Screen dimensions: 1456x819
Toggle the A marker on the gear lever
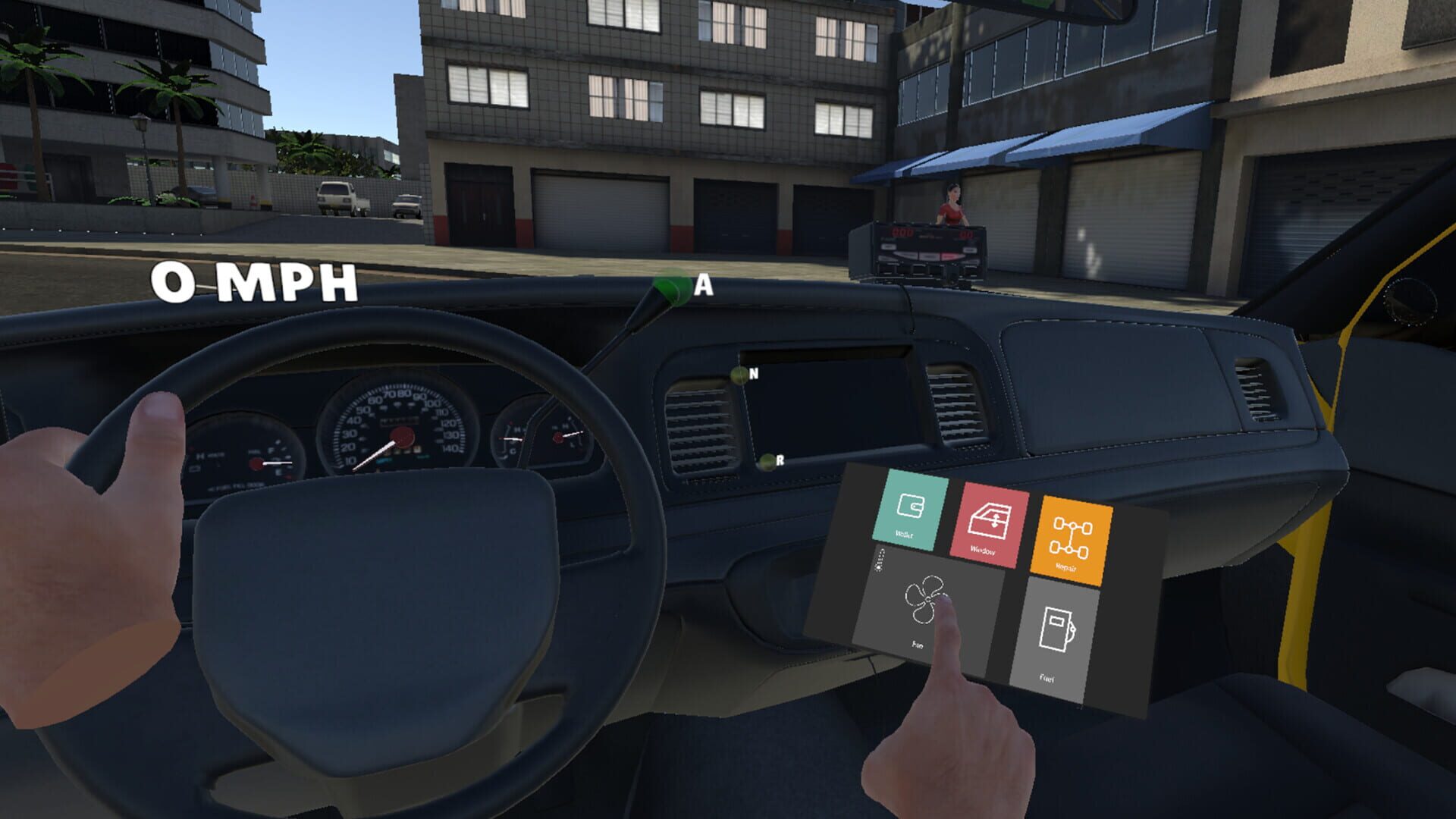point(682,287)
